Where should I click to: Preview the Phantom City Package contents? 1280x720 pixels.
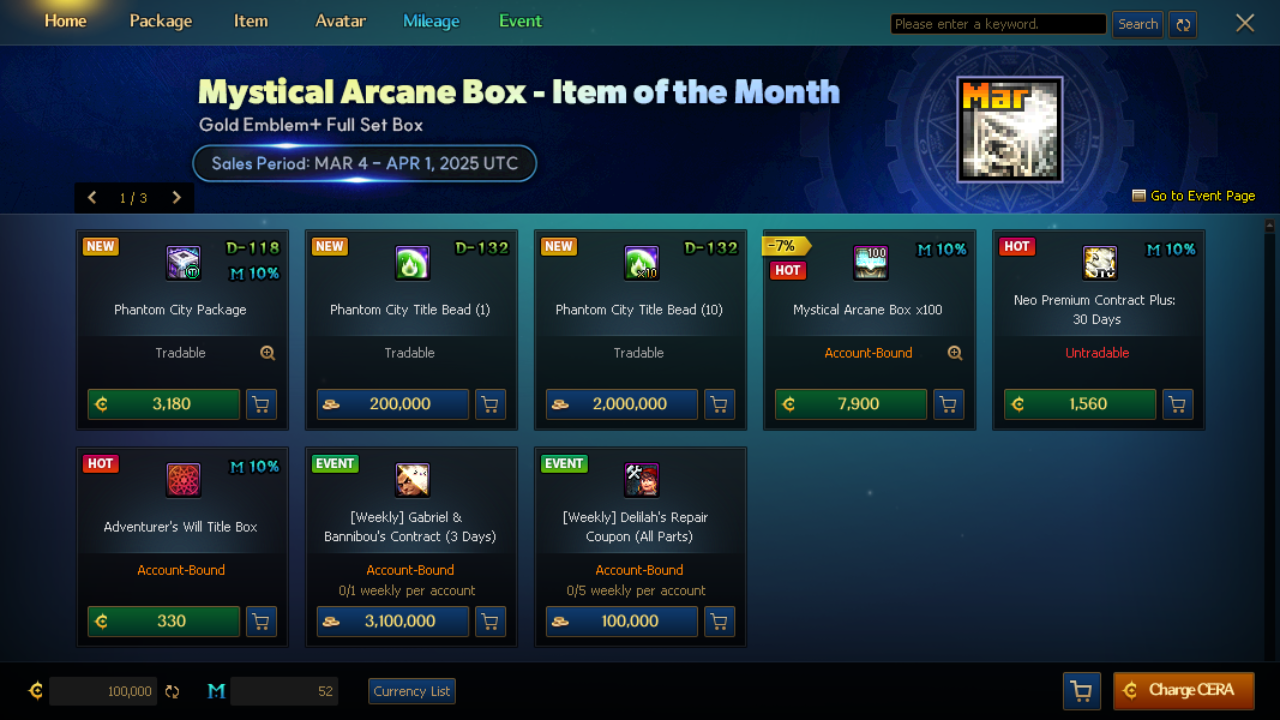[267, 353]
